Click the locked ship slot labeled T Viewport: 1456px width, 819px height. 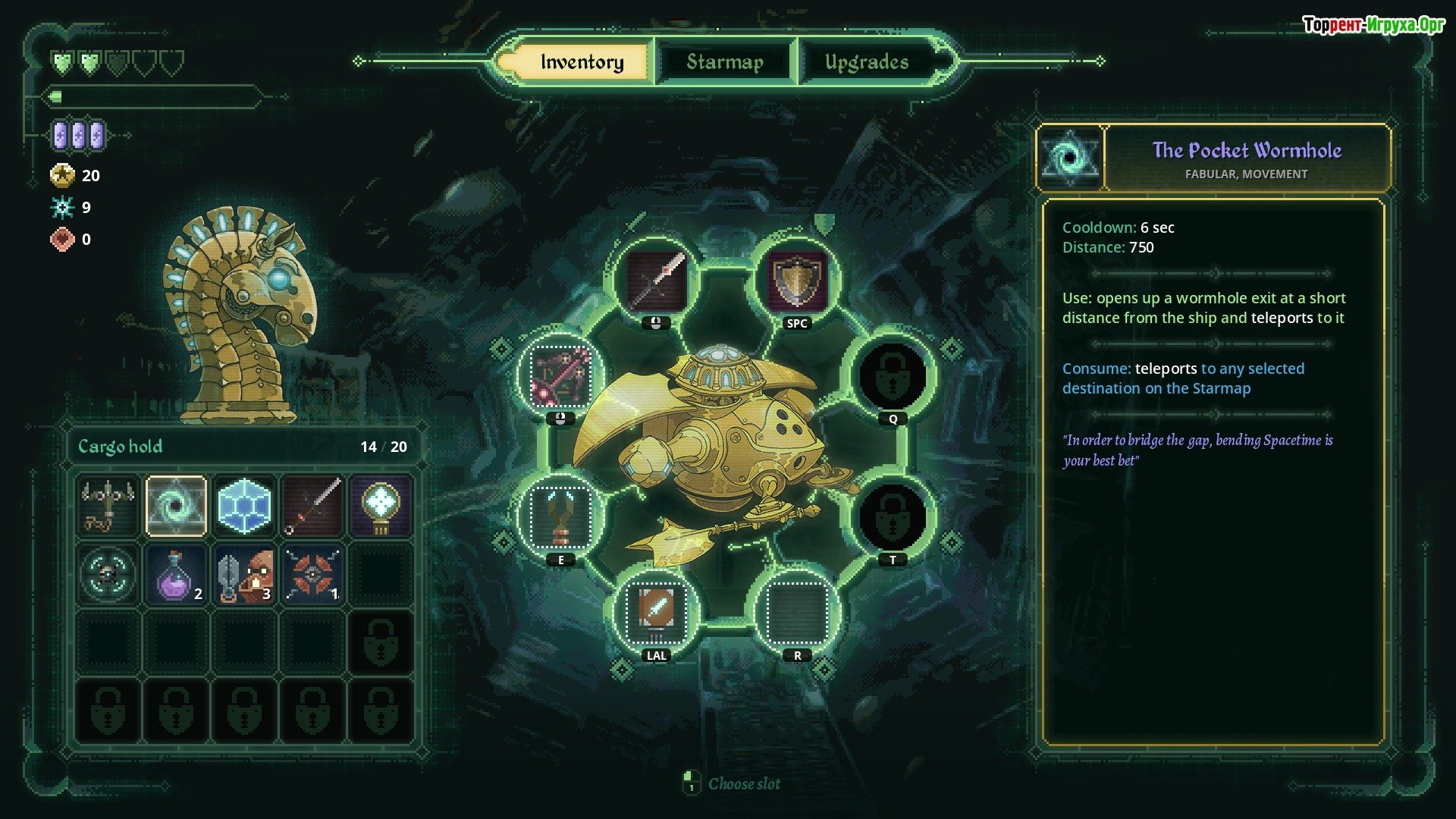(893, 517)
